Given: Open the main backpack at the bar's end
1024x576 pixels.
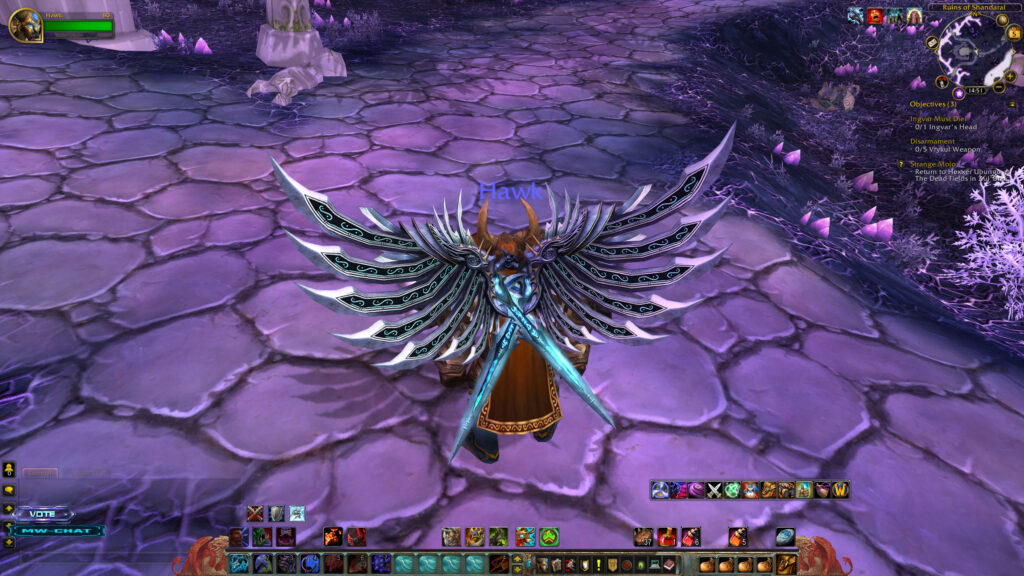Looking at the screenshot, I should coord(786,564).
